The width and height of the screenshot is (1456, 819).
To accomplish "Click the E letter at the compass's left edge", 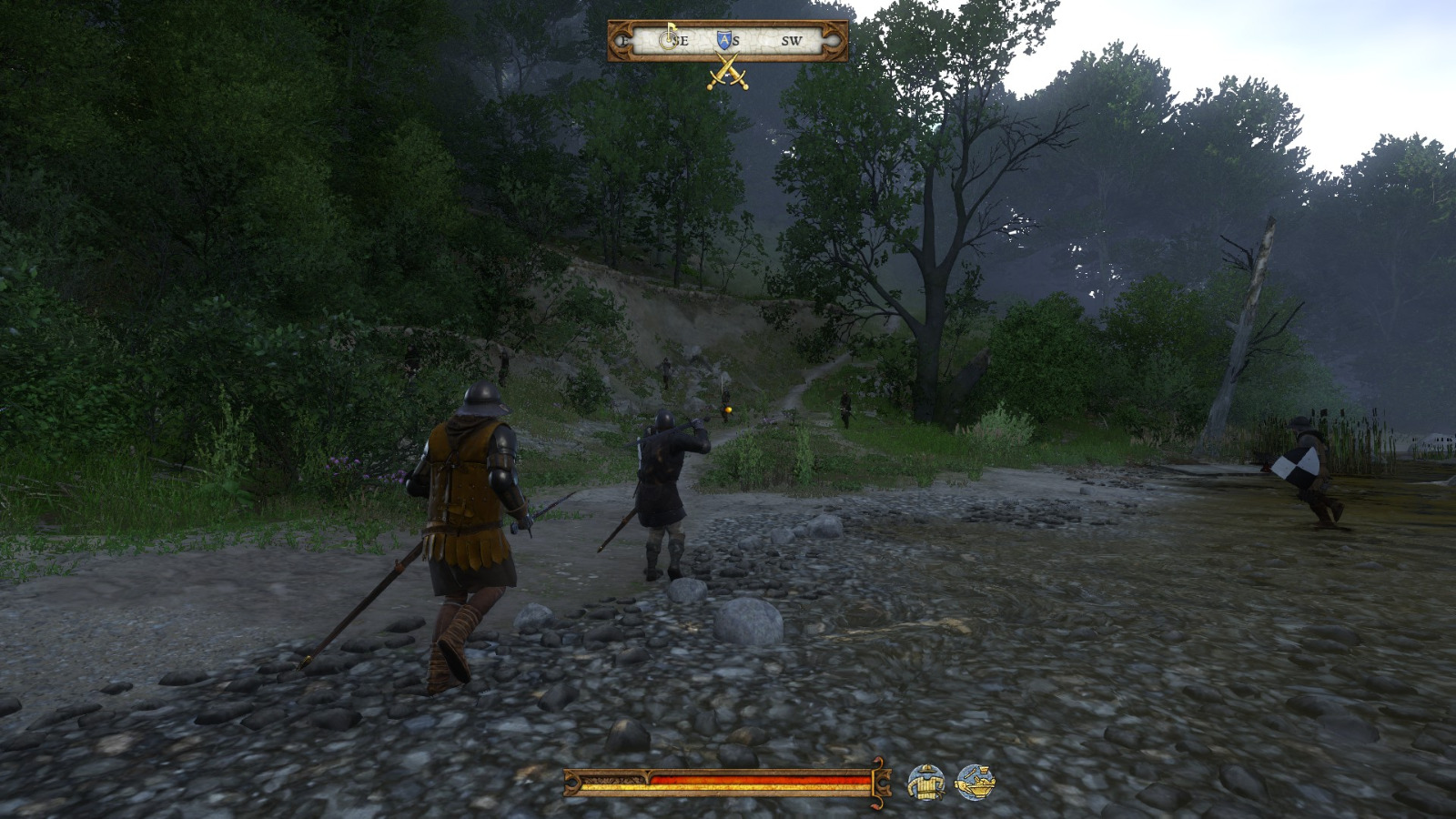I will [x=623, y=39].
